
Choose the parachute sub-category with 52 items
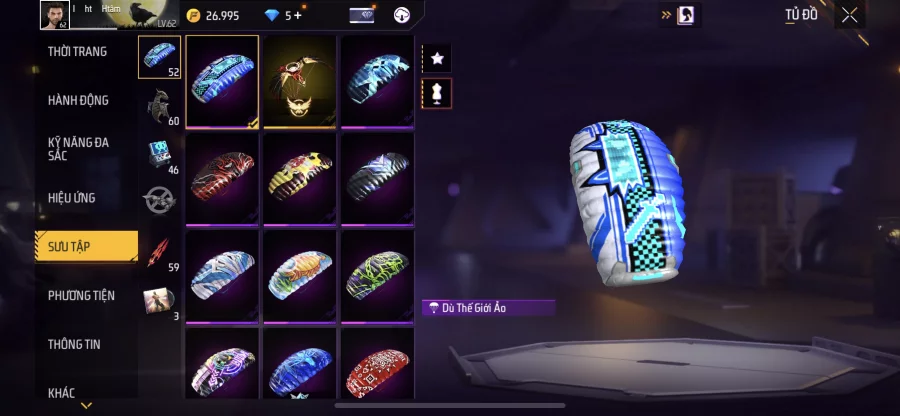(159, 57)
